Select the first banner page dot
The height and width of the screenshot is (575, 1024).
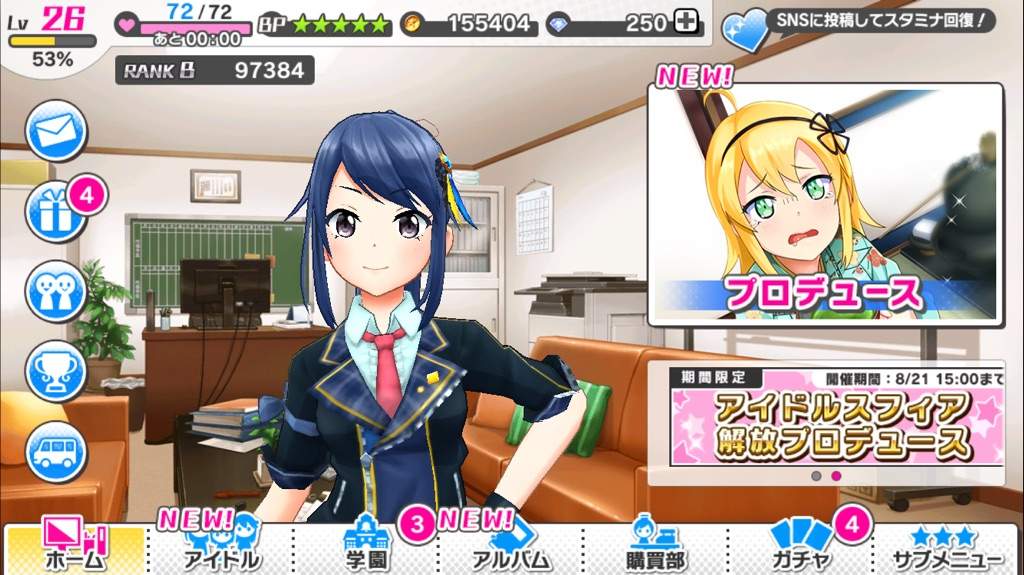(816, 476)
